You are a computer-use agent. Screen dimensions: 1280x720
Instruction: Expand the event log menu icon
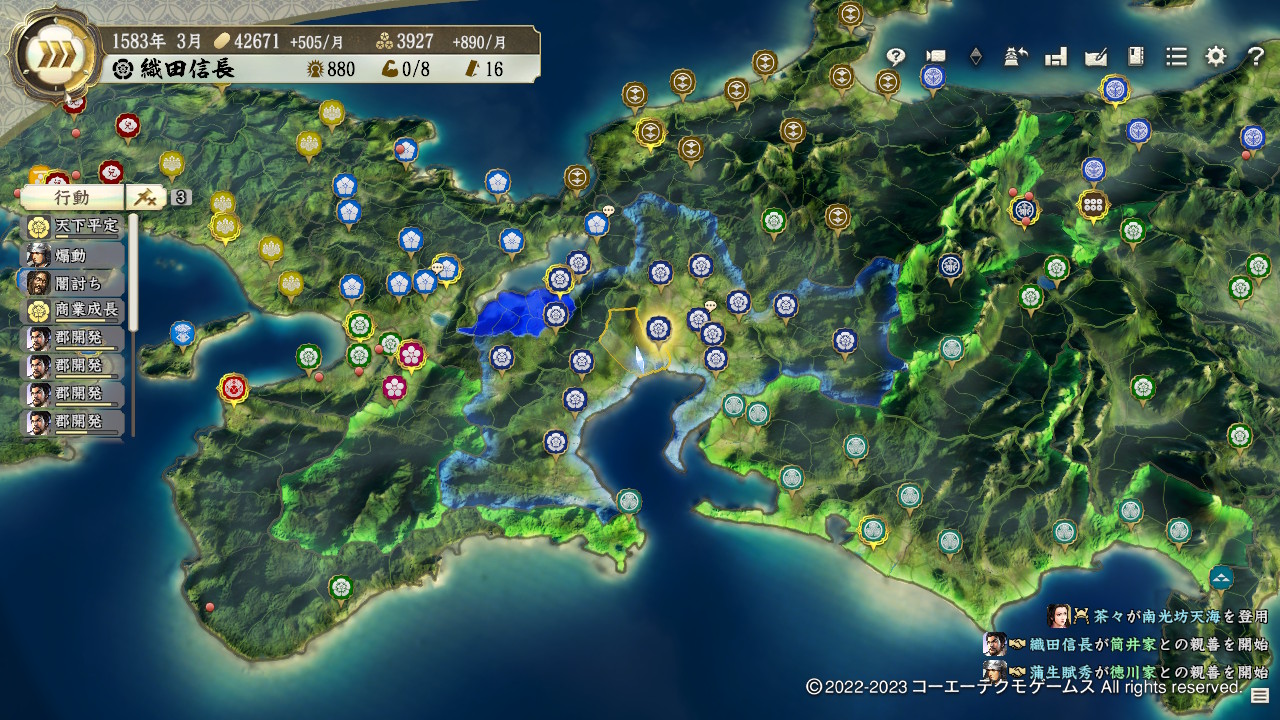click(x=1259, y=697)
